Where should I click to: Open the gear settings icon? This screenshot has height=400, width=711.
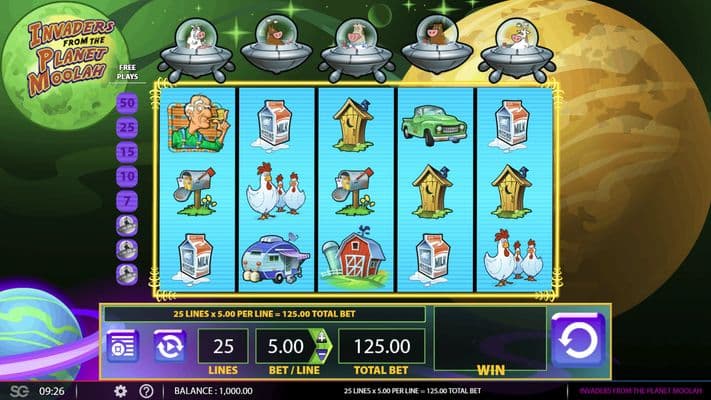[x=120, y=391]
